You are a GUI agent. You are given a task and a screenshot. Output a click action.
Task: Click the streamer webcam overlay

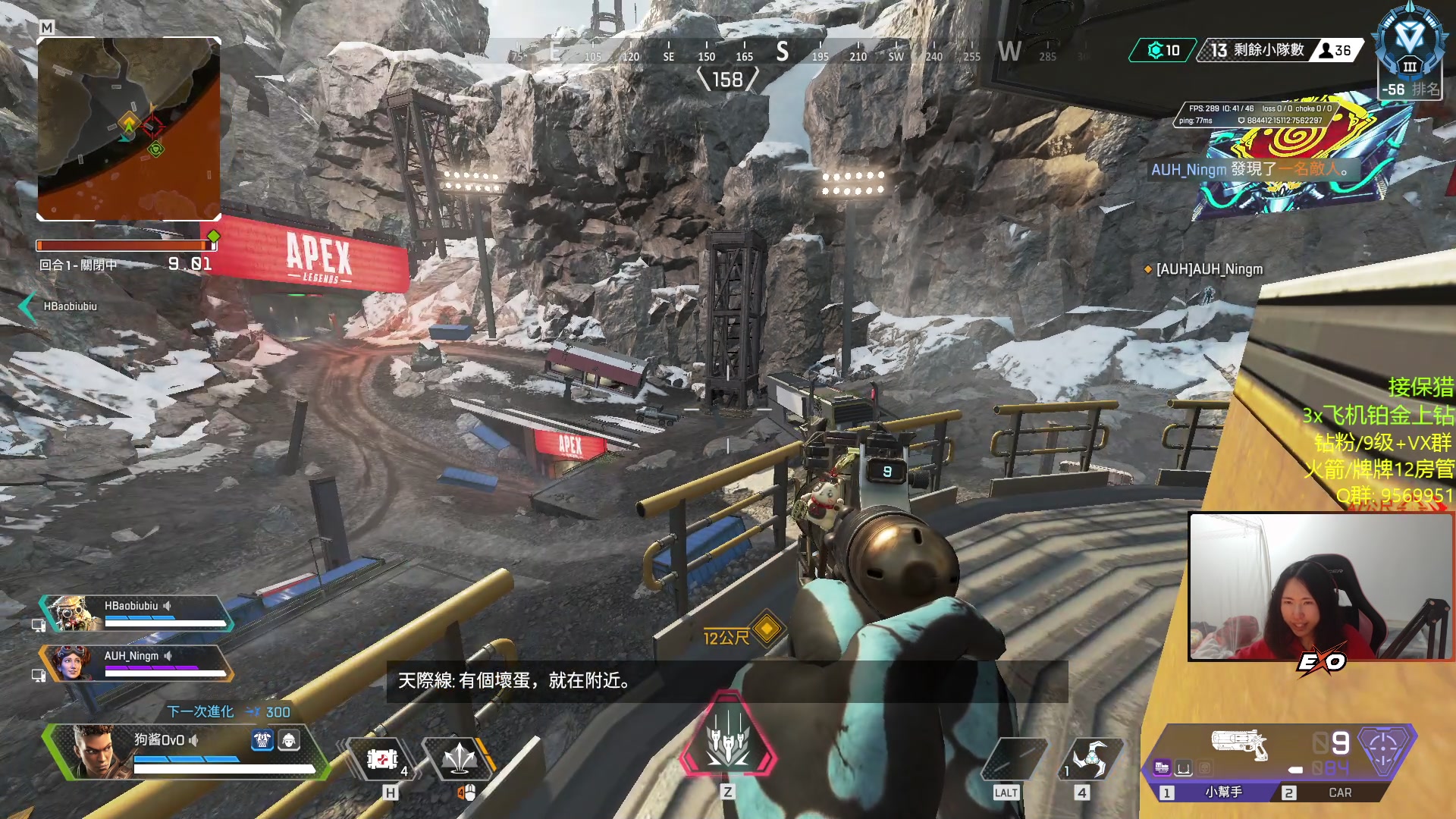(1319, 586)
